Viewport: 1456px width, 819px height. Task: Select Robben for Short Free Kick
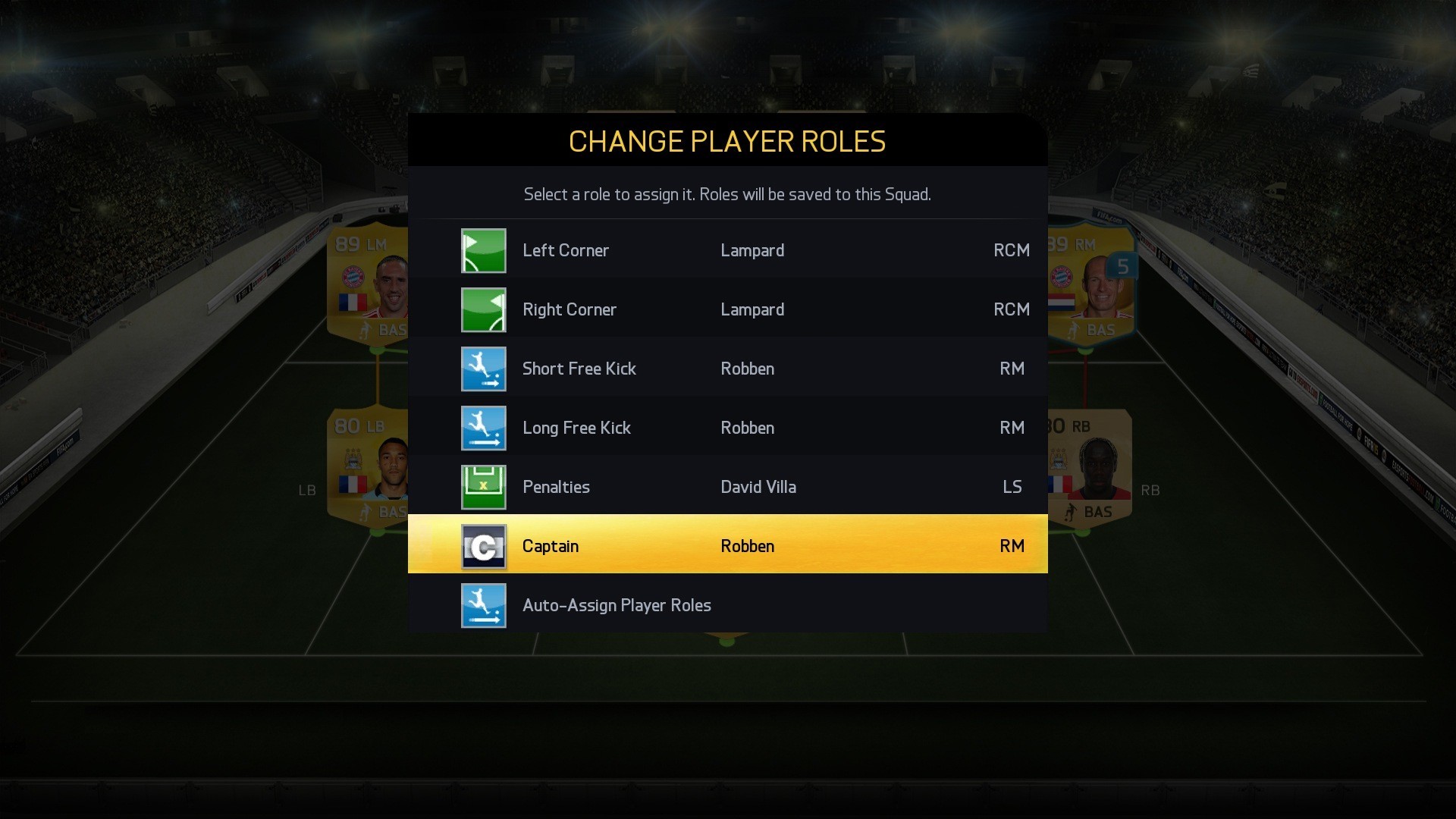[x=747, y=369]
